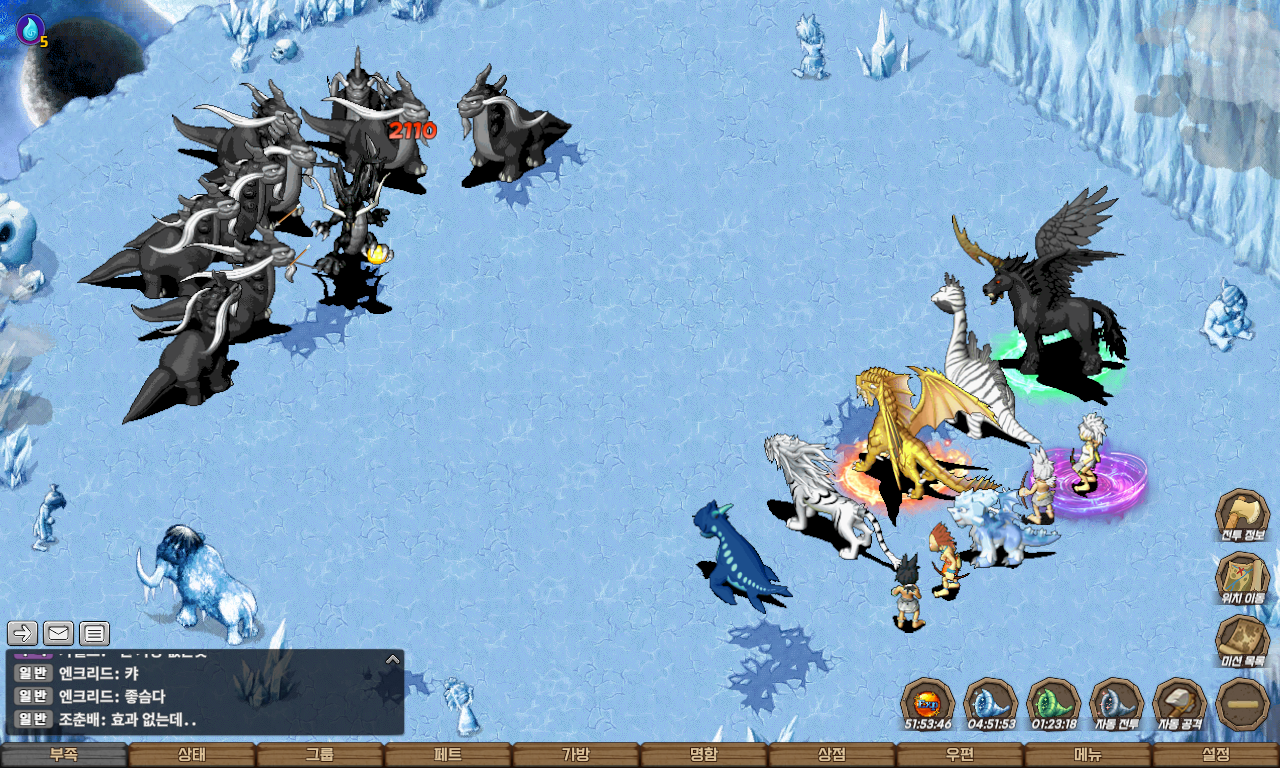Open the 명함 (Name card) menu
This screenshot has width=1280, height=768.
click(x=704, y=755)
